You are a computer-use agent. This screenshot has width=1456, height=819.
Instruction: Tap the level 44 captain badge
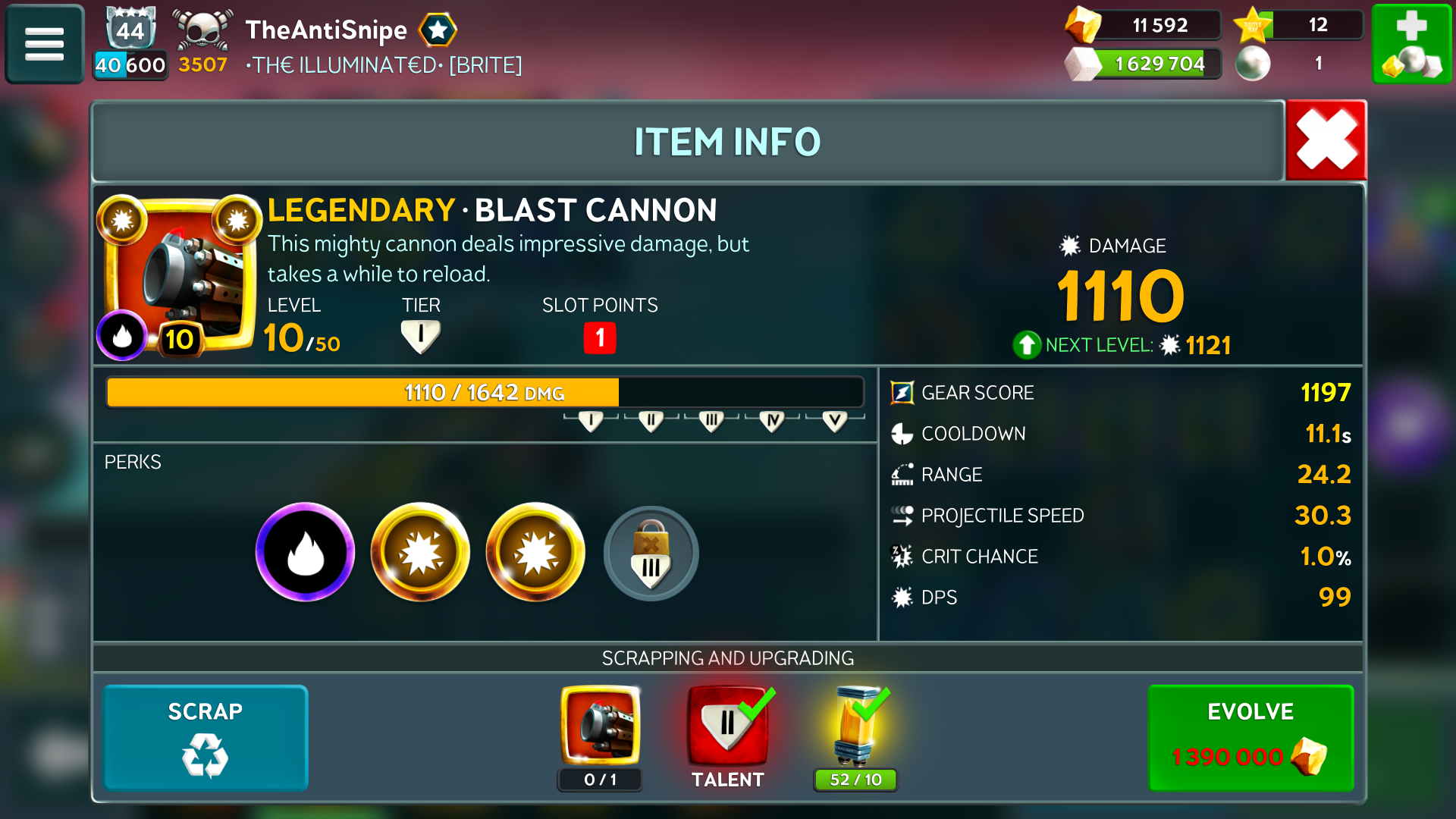coord(130,30)
